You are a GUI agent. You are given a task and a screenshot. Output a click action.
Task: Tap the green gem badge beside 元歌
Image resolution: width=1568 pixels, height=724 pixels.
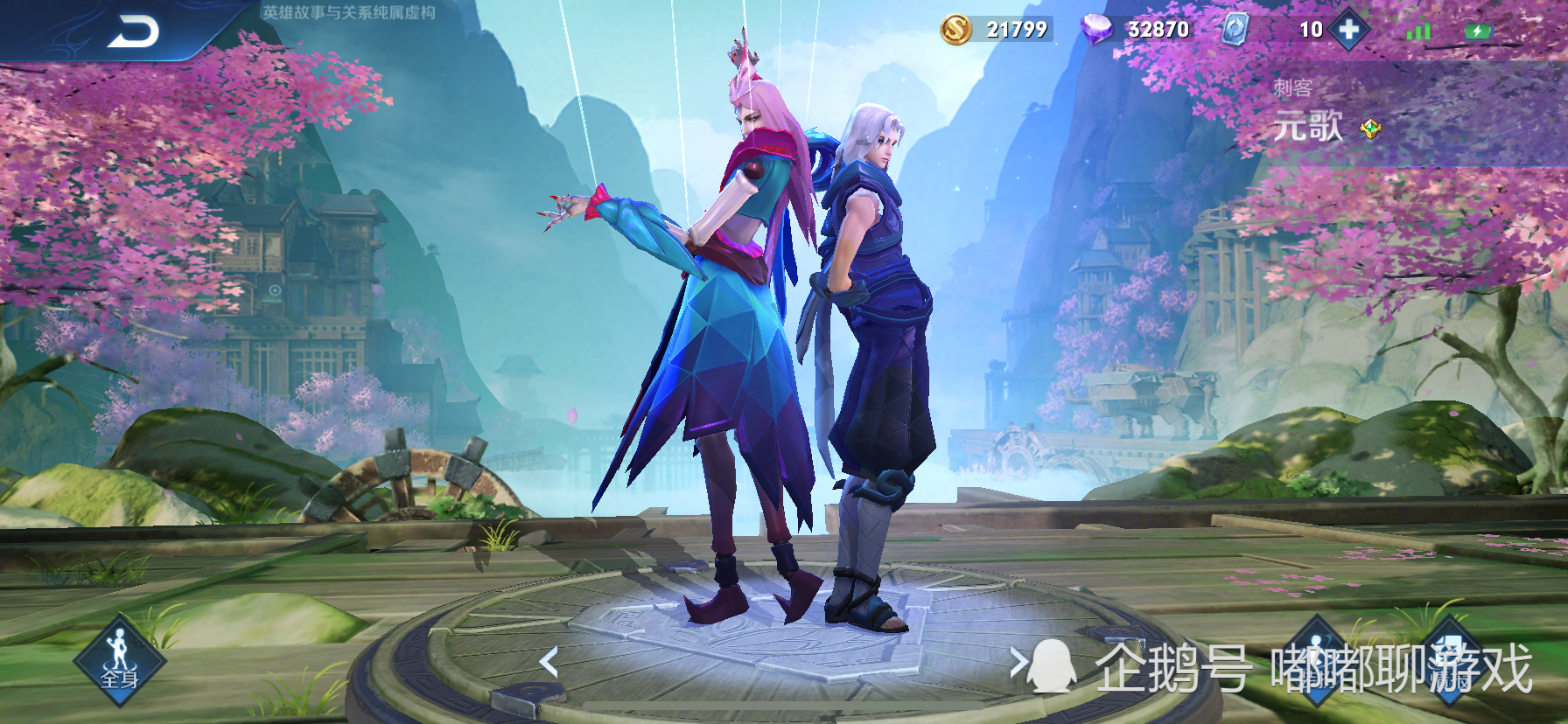pos(1370,129)
